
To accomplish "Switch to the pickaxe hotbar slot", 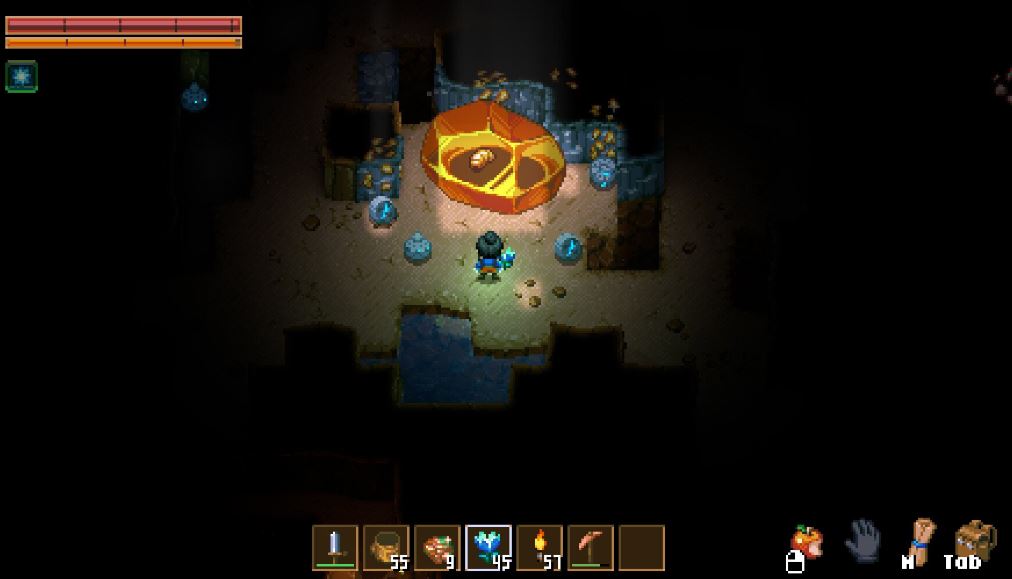I will click(x=590, y=547).
